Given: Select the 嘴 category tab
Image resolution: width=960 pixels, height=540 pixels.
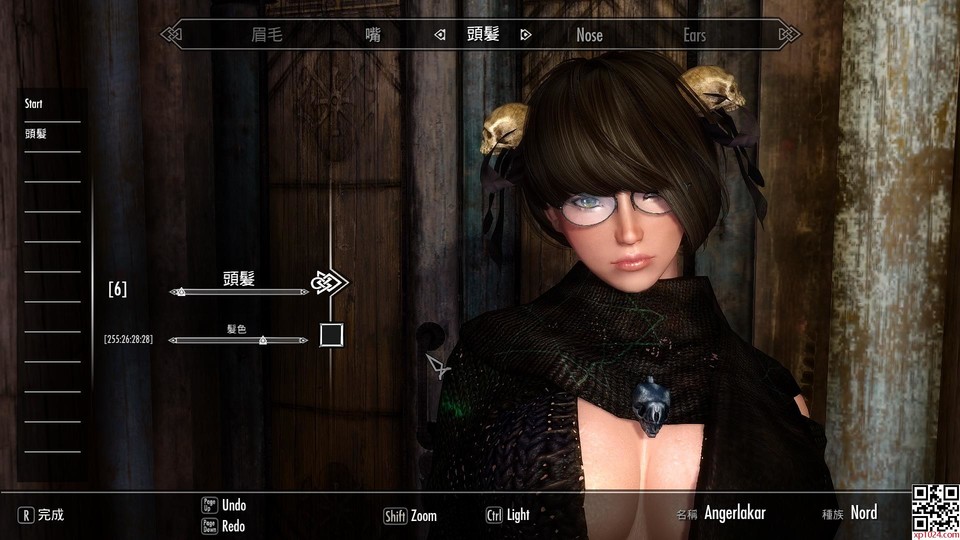Looking at the screenshot, I should tap(373, 35).
